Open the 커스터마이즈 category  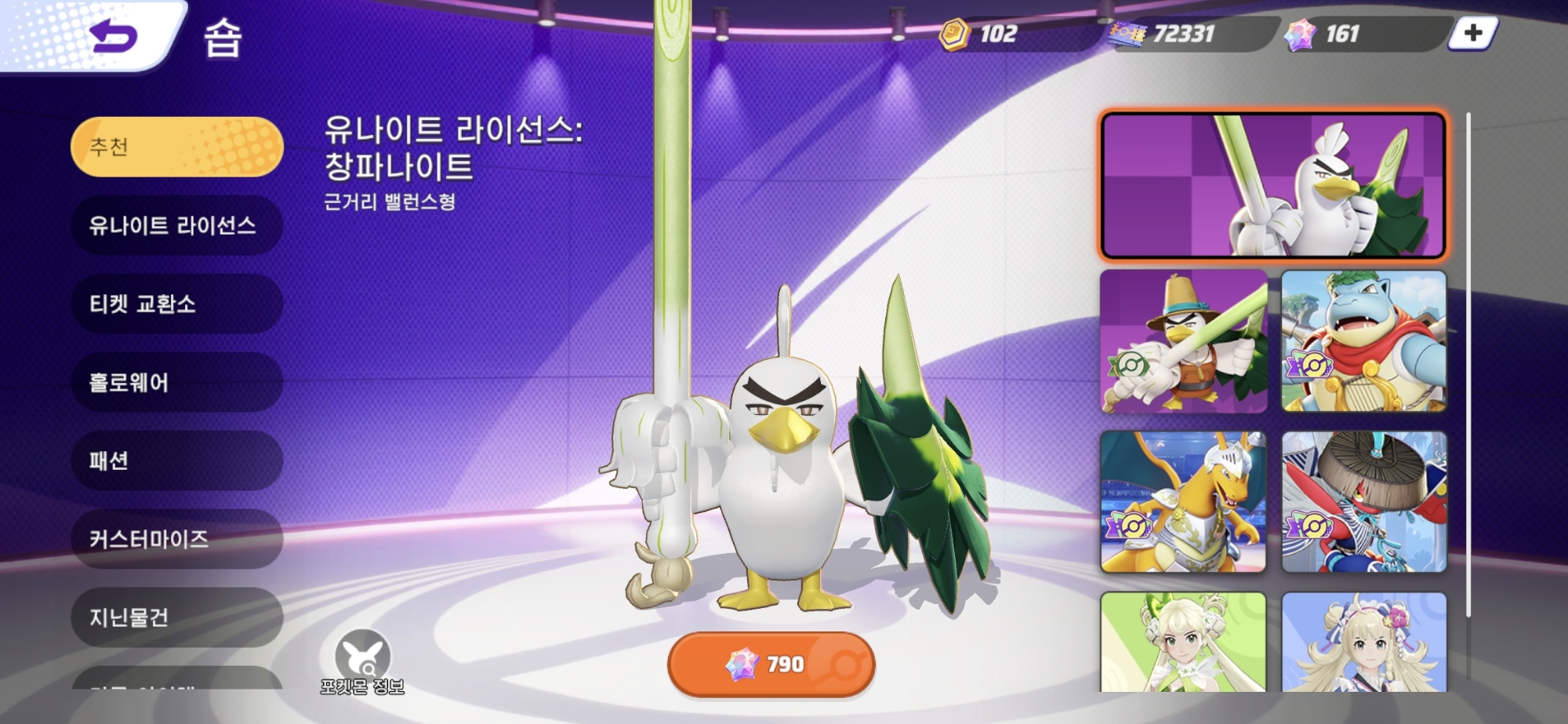(177, 540)
